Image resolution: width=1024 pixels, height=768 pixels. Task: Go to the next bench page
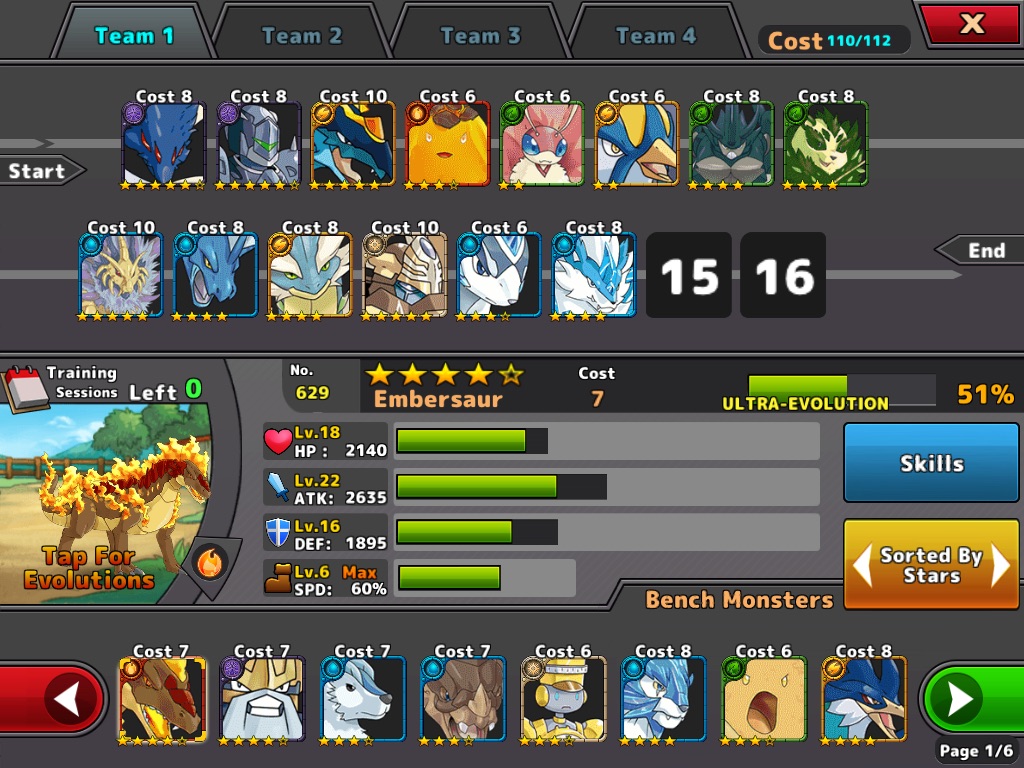pos(965,699)
